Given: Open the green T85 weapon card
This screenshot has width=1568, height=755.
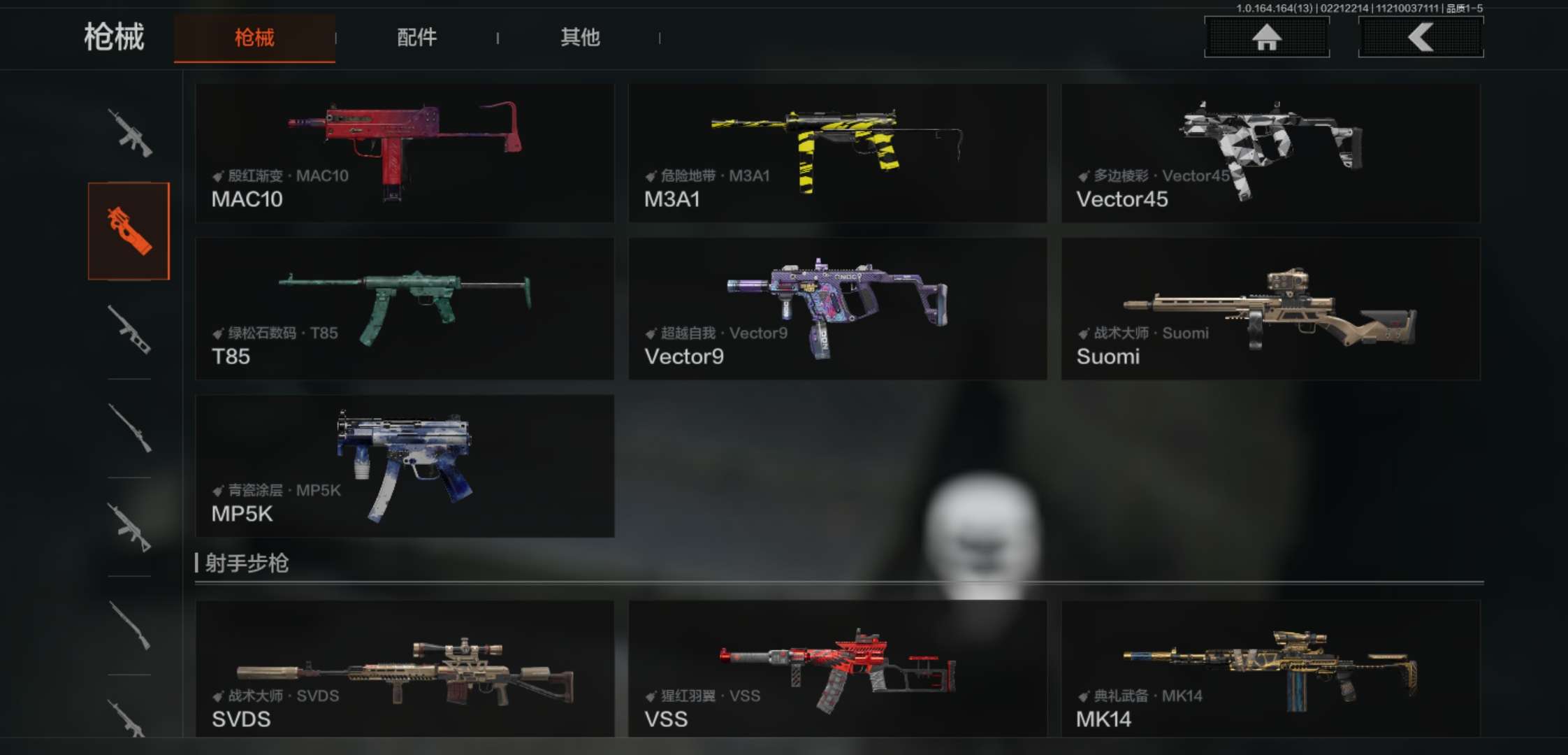Looking at the screenshot, I should click(405, 308).
